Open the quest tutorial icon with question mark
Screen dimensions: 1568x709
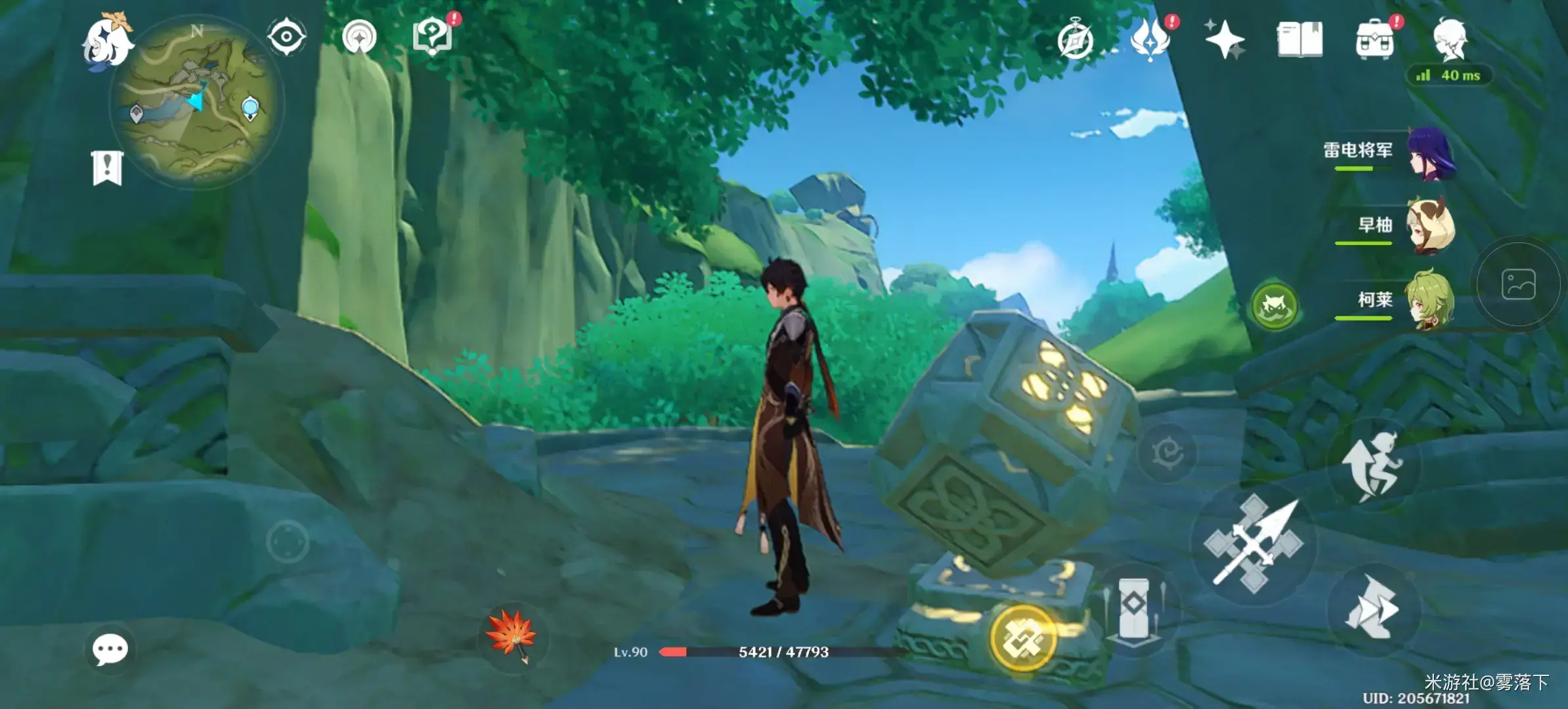pos(433,36)
